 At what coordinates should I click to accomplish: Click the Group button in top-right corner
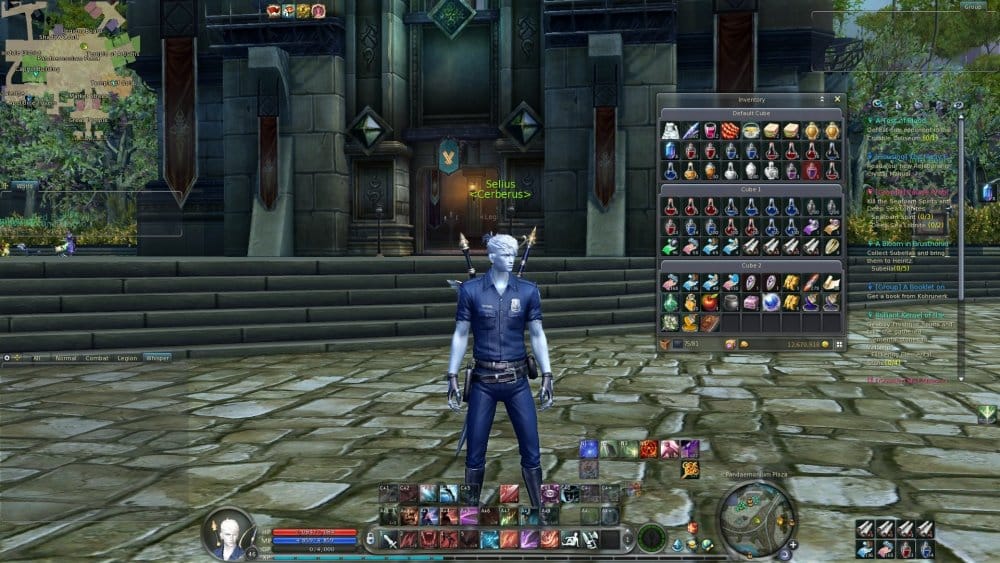pyautogui.click(x=971, y=6)
